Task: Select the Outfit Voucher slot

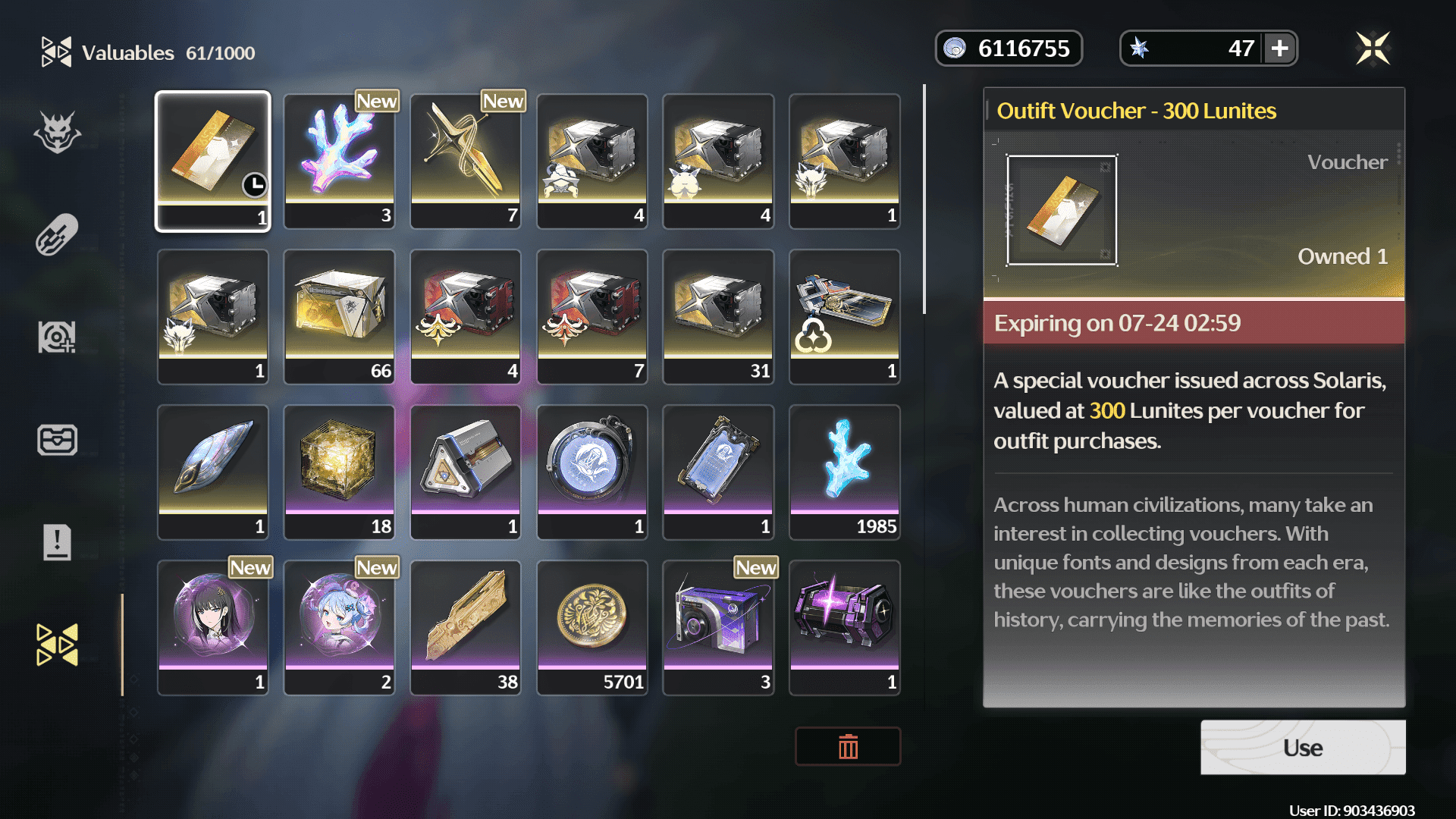Action: [x=213, y=161]
